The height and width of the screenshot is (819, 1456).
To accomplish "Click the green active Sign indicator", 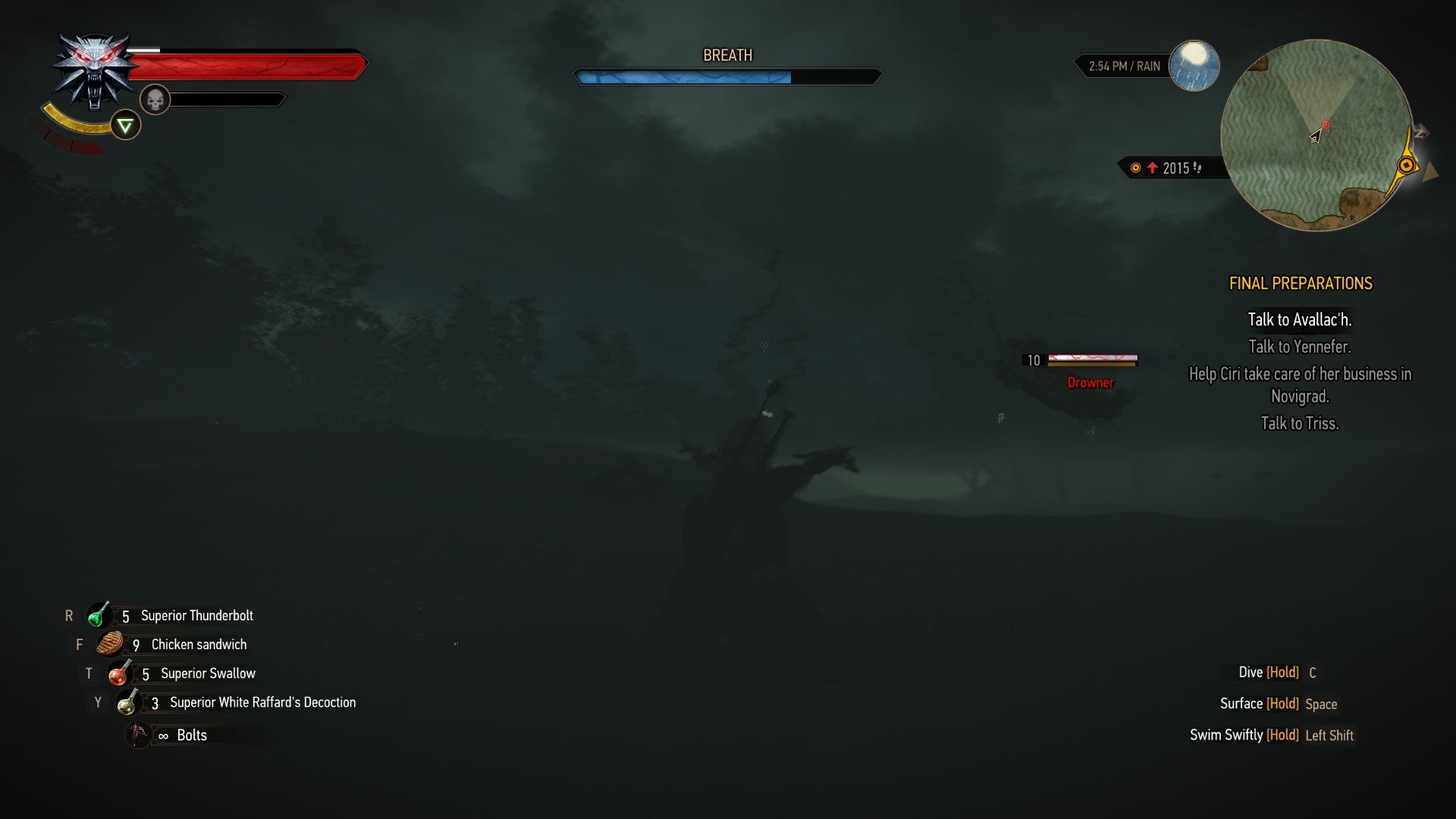I will pos(124,124).
